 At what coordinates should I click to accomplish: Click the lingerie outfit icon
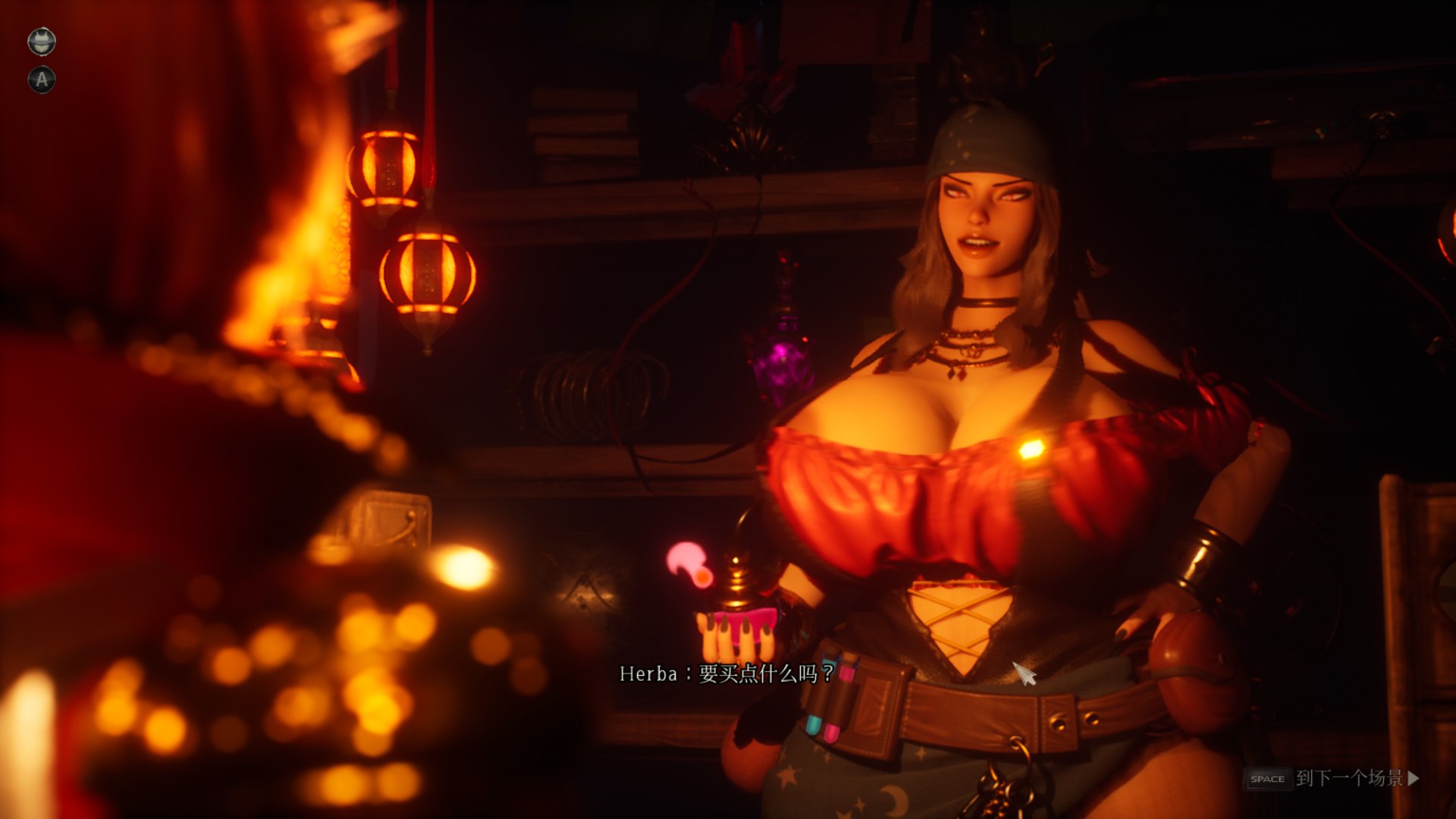42,41
